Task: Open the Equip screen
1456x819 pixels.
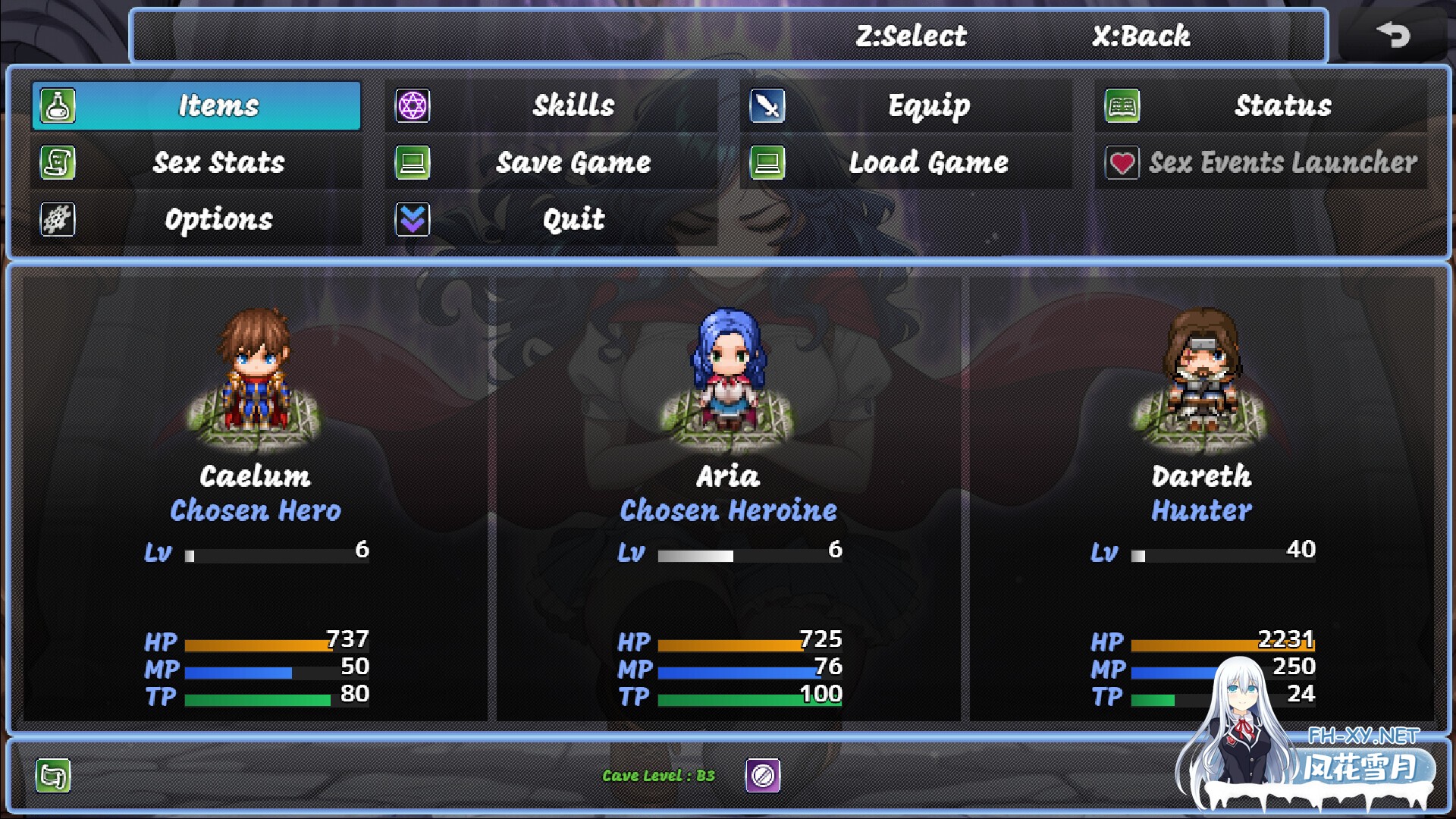Action: [x=905, y=105]
